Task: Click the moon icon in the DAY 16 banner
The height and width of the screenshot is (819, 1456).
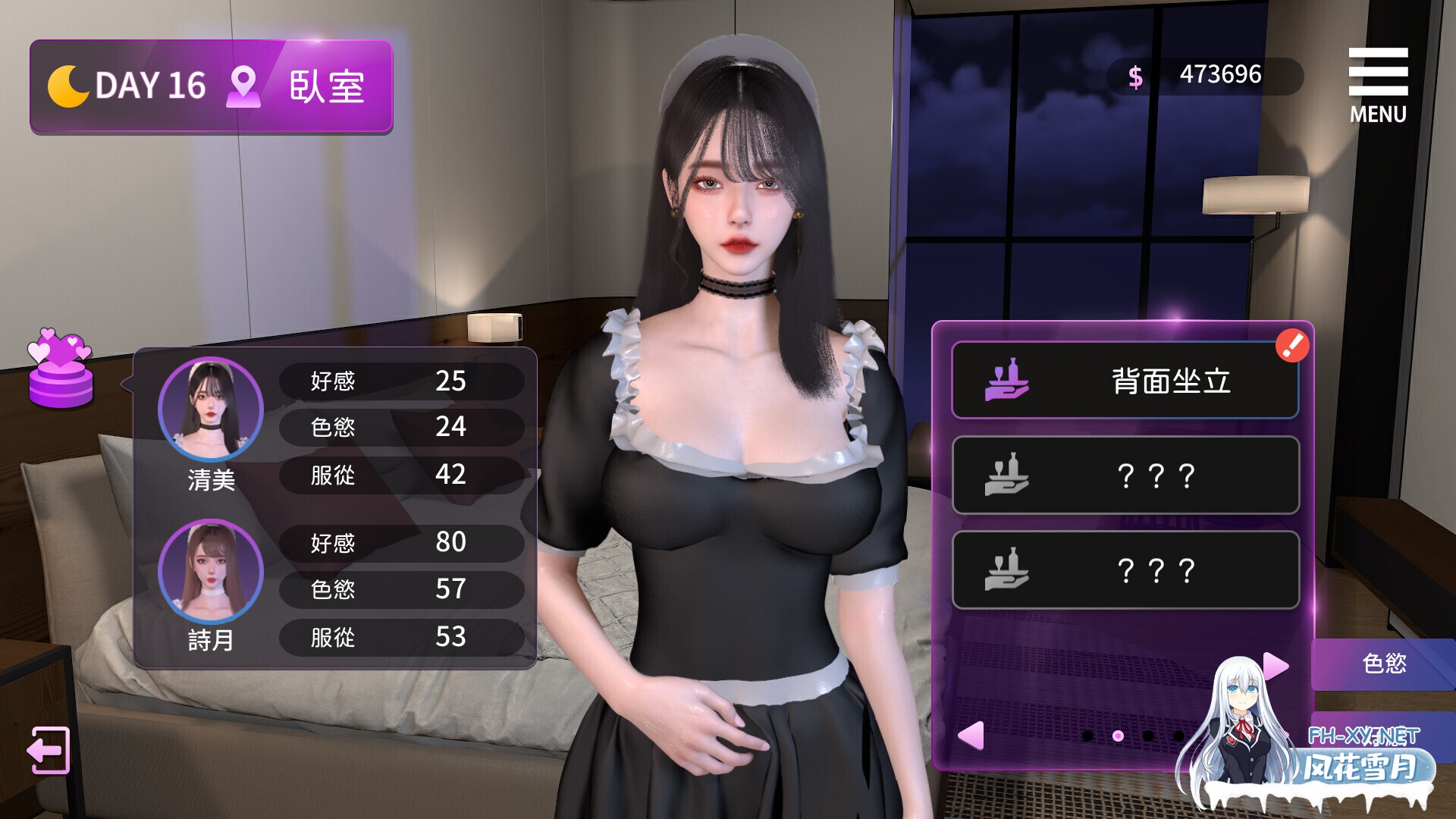Action: (71, 85)
